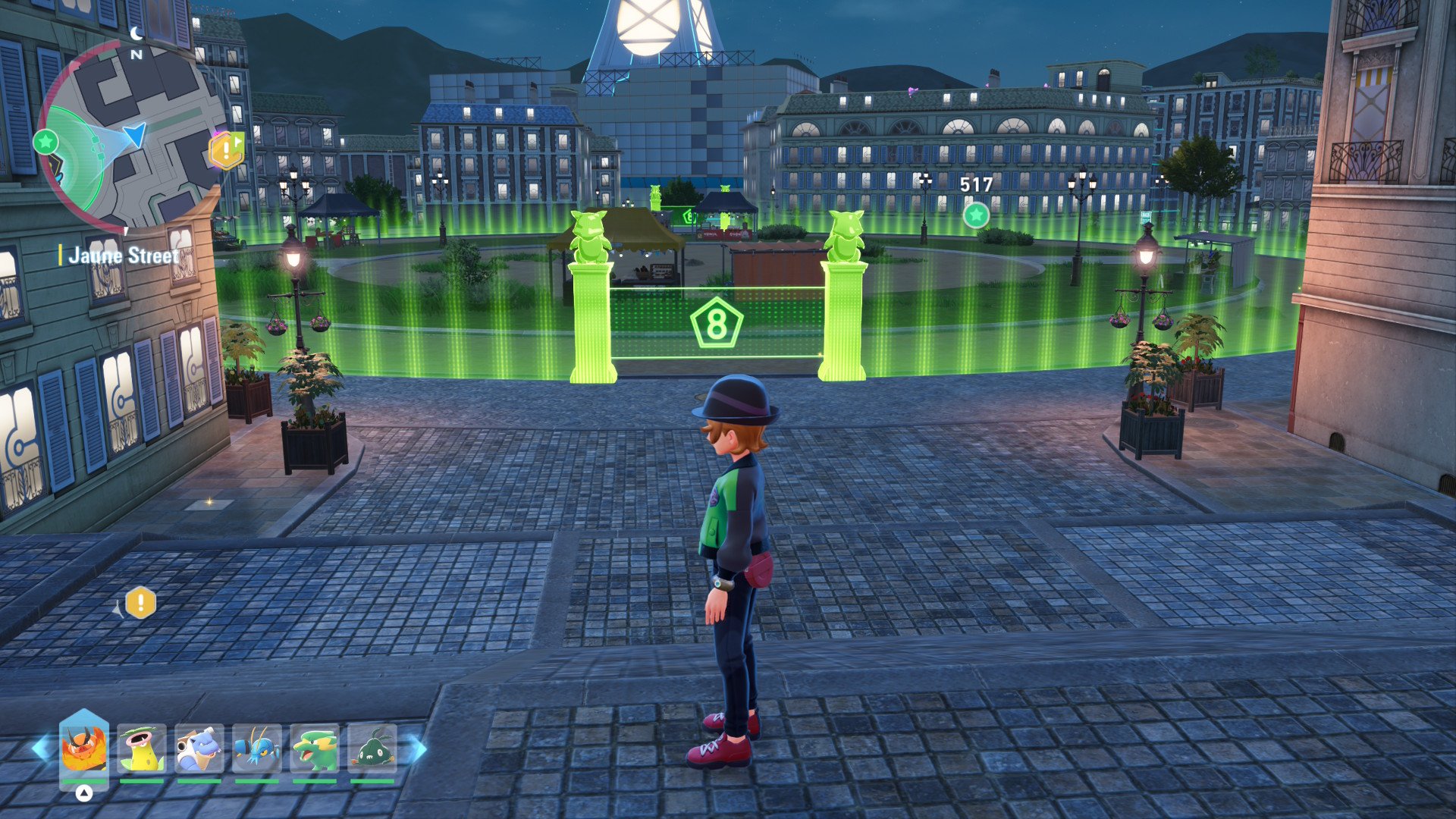Image resolution: width=1456 pixels, height=819 pixels.
Task: Click the right arrow of the party bar
Action: pos(416,749)
